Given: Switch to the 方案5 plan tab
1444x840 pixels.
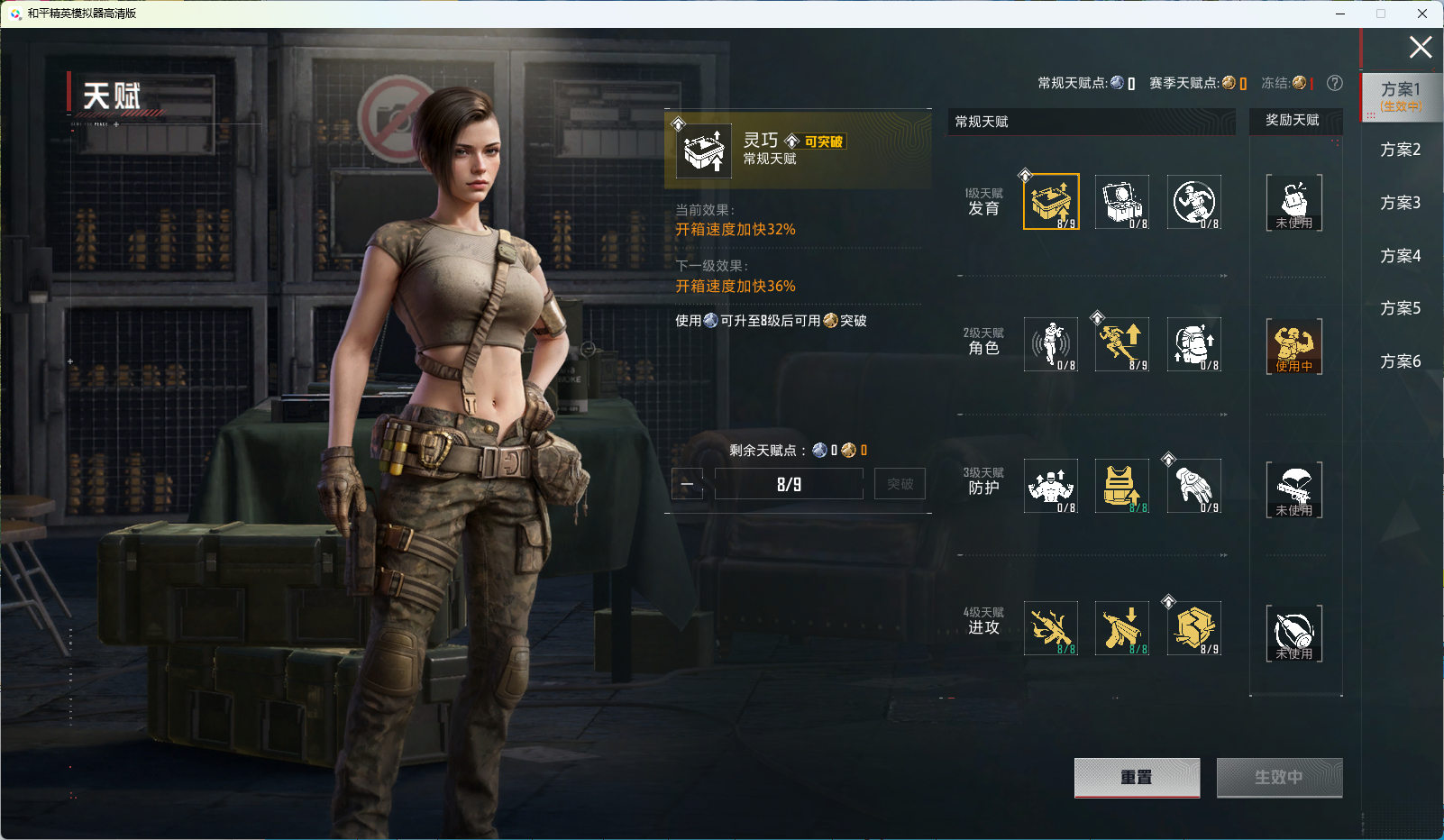Looking at the screenshot, I should coord(1400,308).
